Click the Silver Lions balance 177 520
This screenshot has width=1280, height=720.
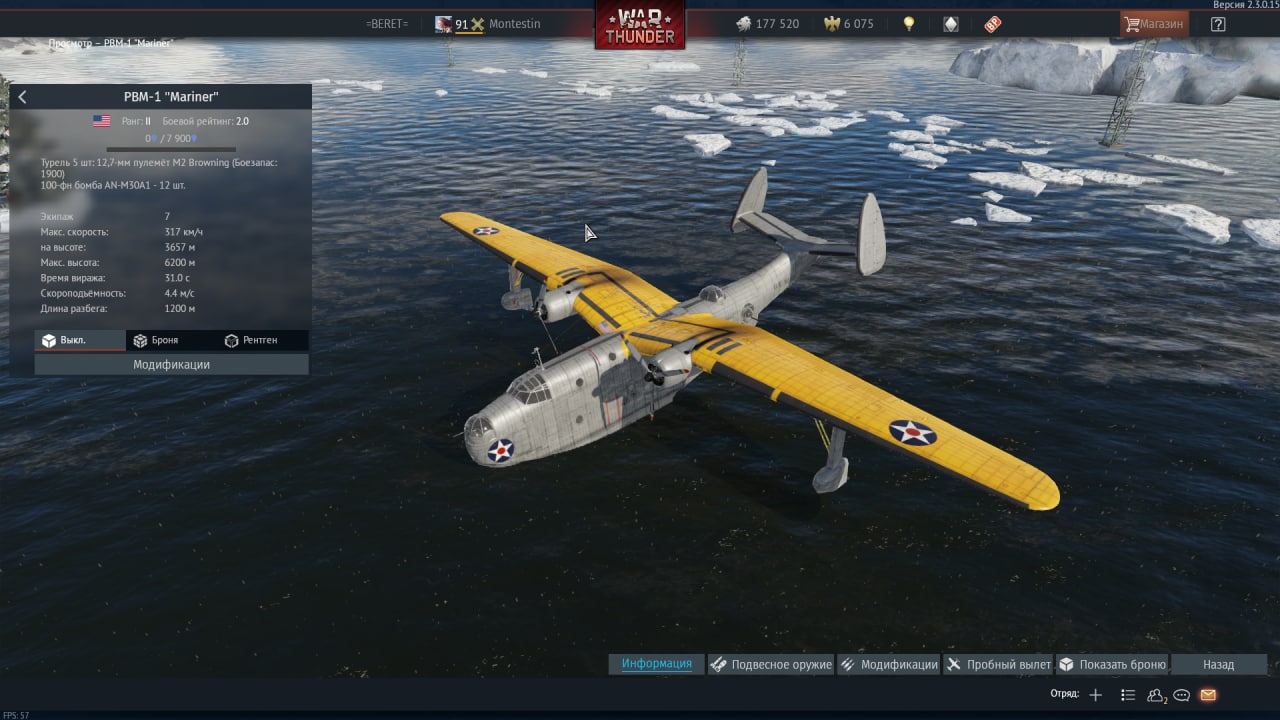(768, 24)
